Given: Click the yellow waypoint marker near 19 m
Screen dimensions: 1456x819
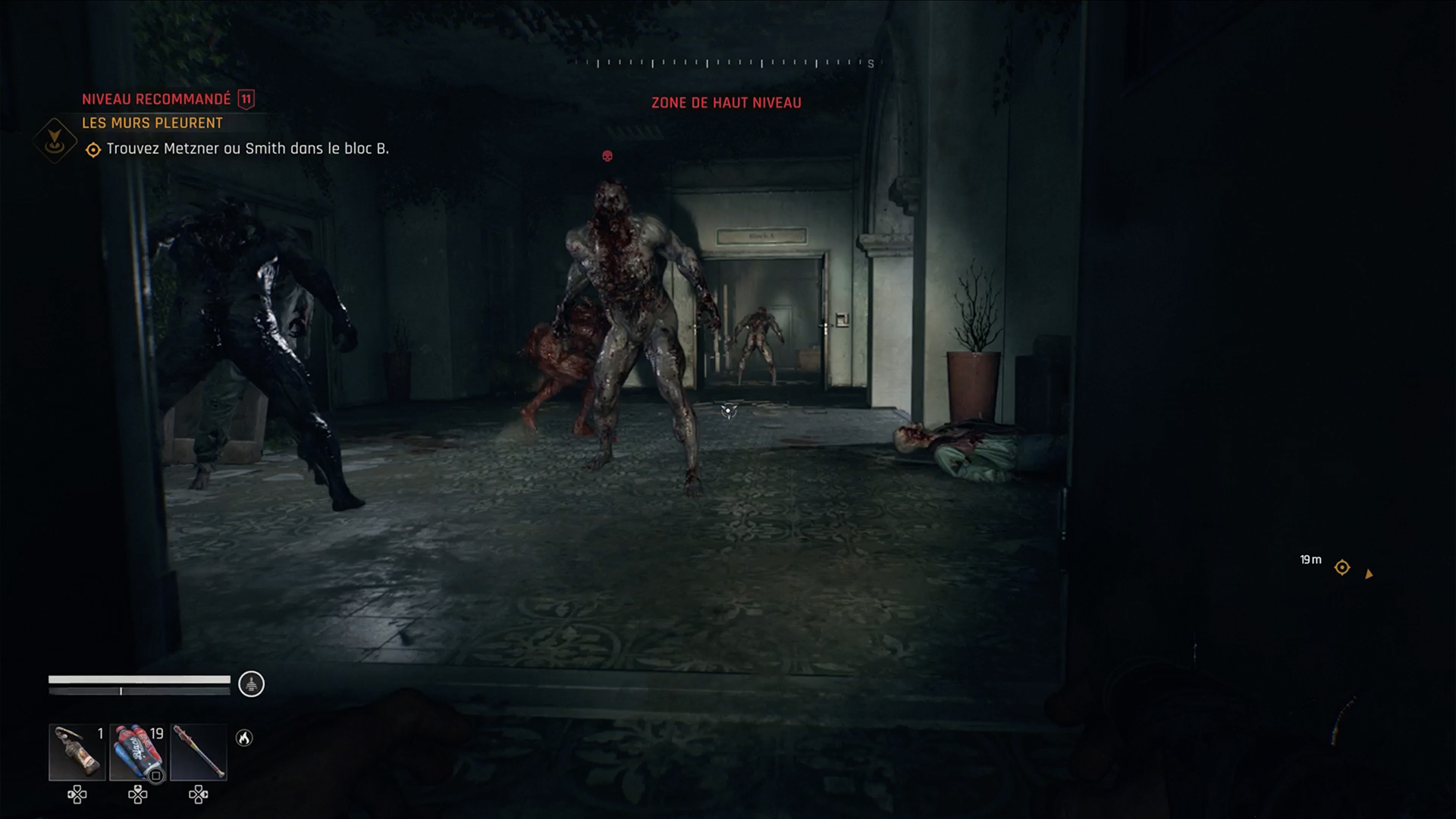Looking at the screenshot, I should tap(1341, 567).
